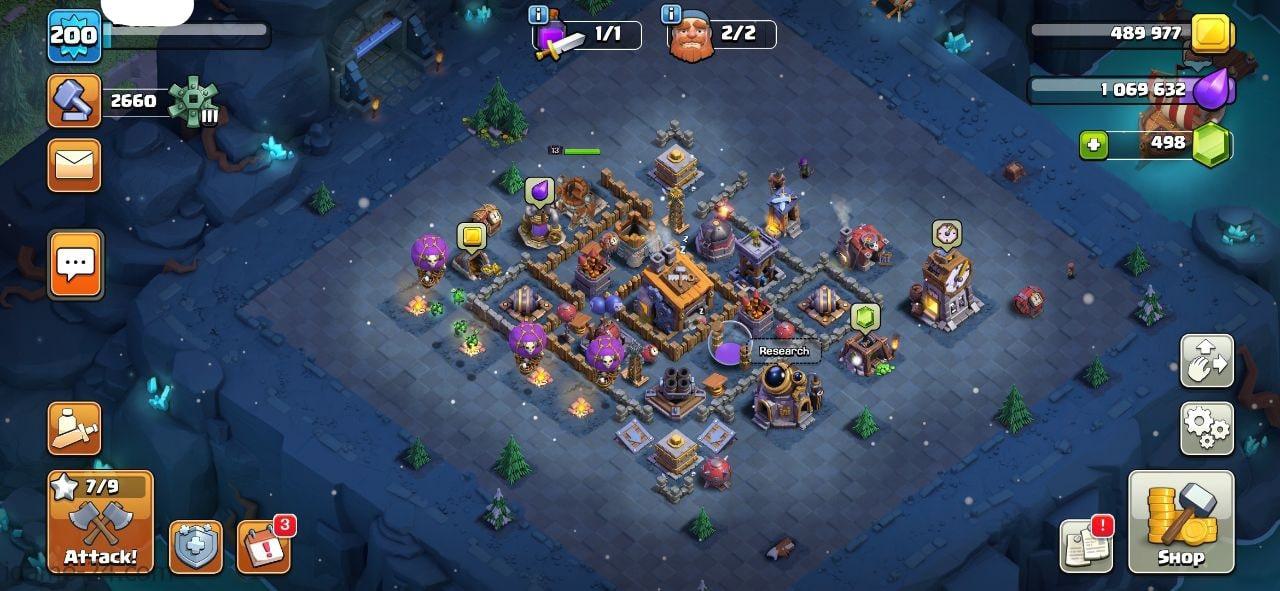Collect the green gem bubble

864,317
